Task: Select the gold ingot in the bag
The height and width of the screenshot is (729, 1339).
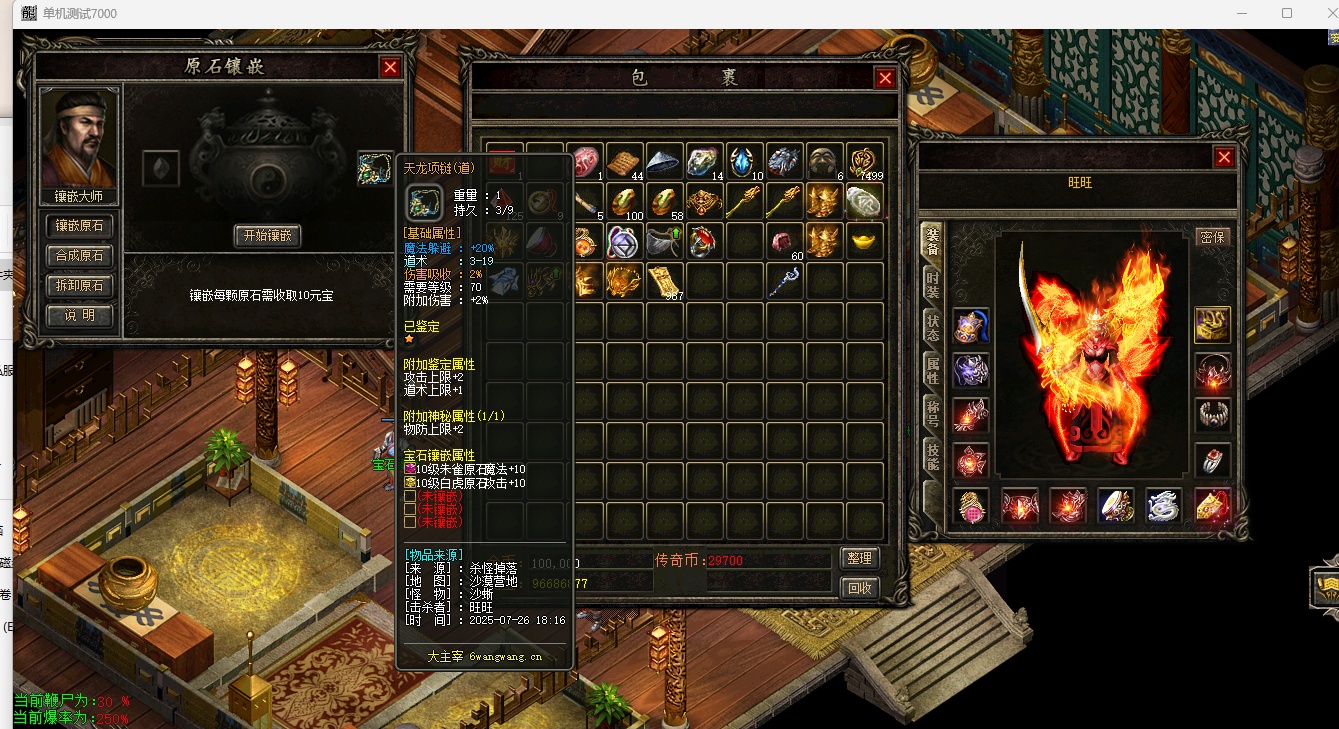Action: (865, 241)
